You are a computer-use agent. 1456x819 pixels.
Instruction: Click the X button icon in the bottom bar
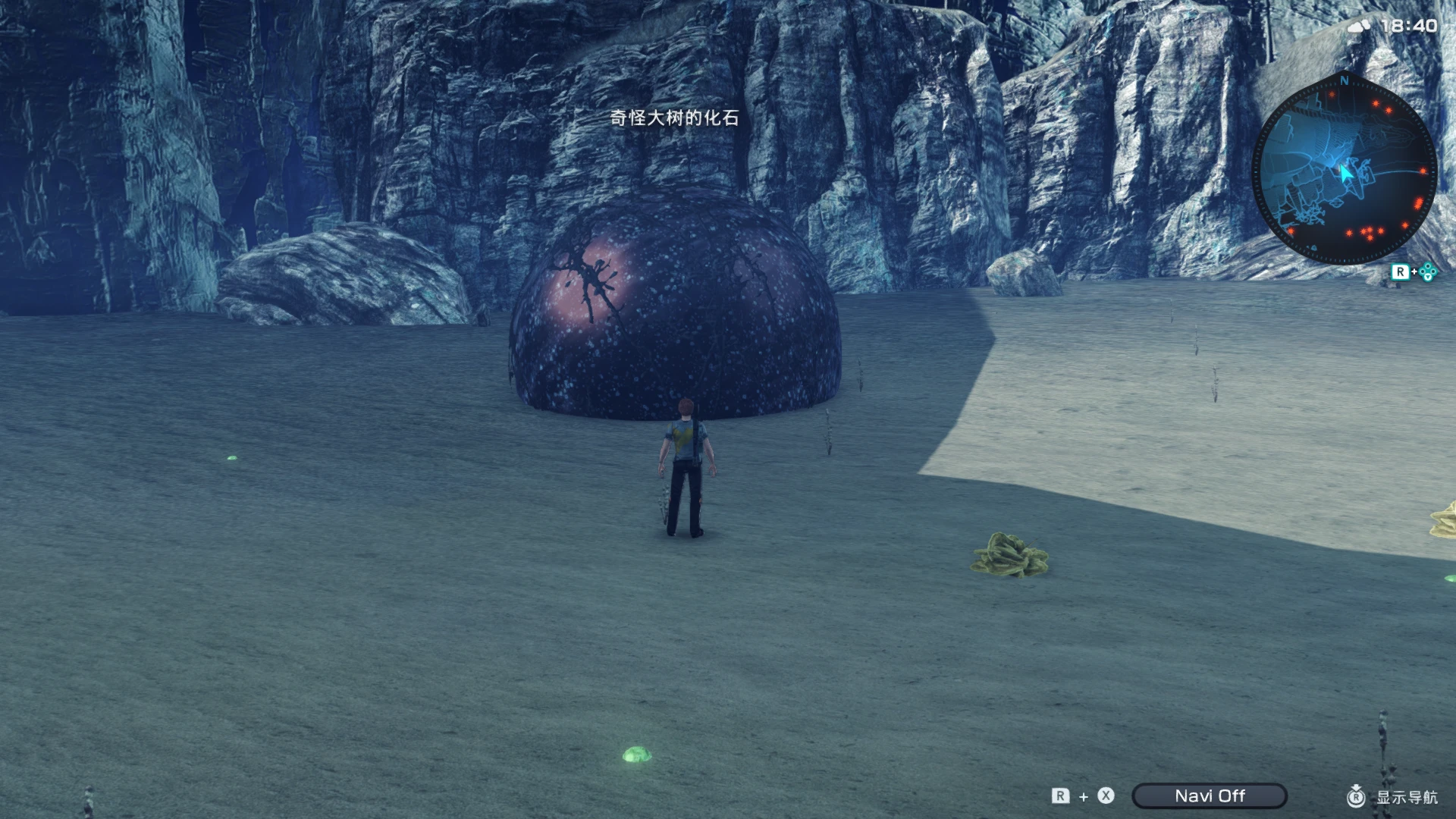pyautogui.click(x=1105, y=796)
